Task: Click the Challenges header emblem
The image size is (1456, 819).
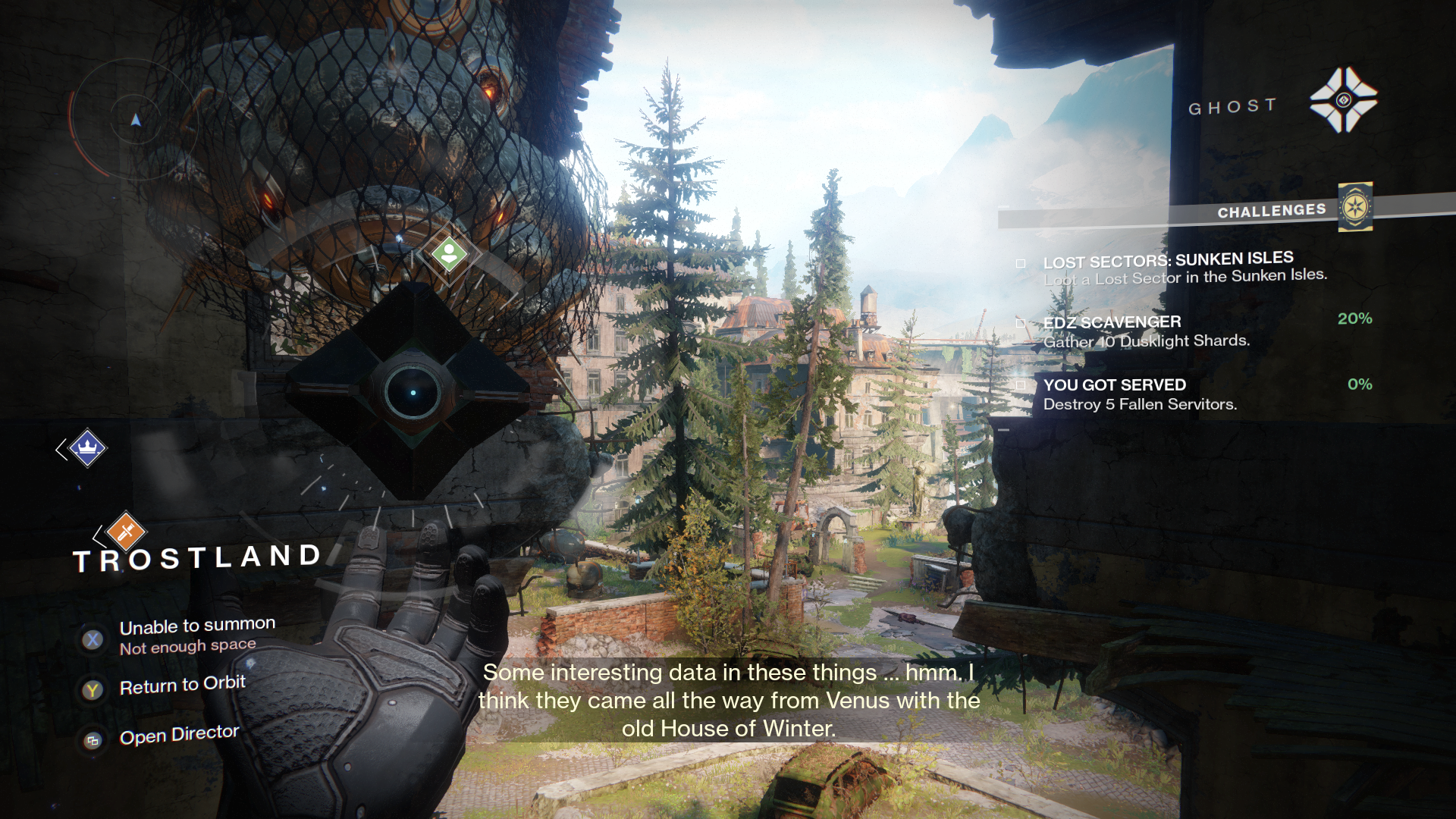Action: point(1355,207)
